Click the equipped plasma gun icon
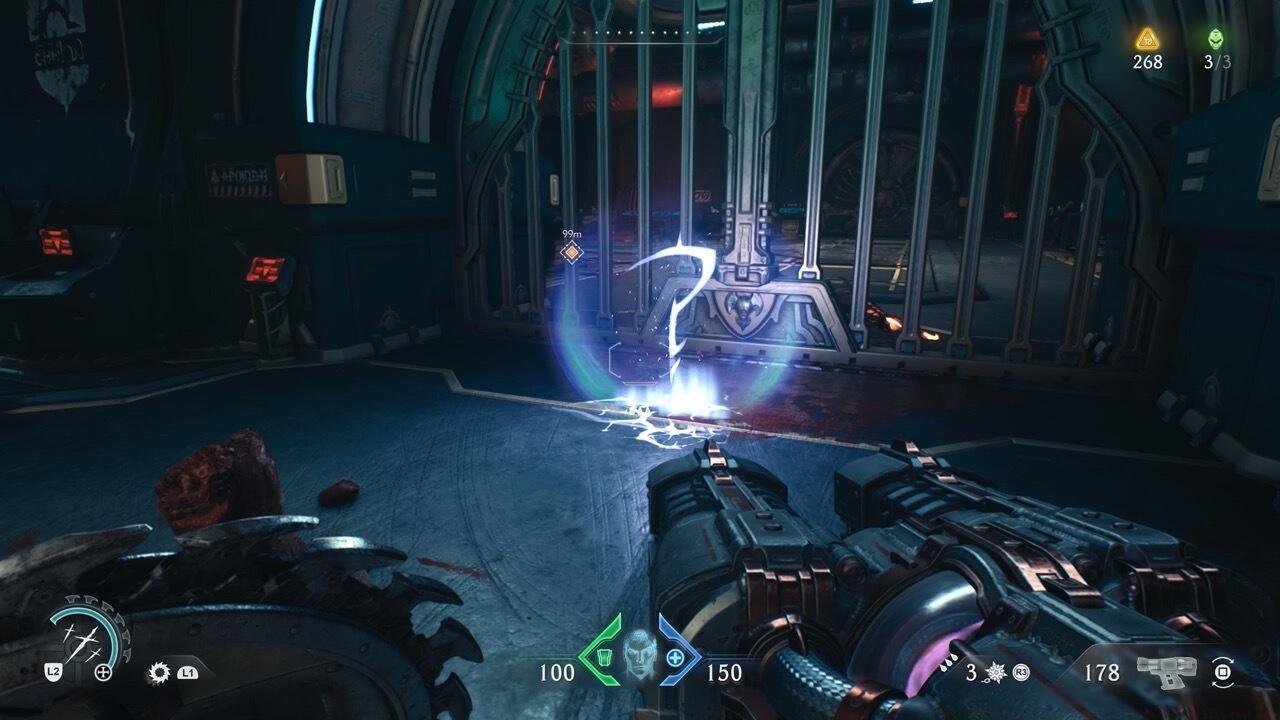 click(1167, 670)
